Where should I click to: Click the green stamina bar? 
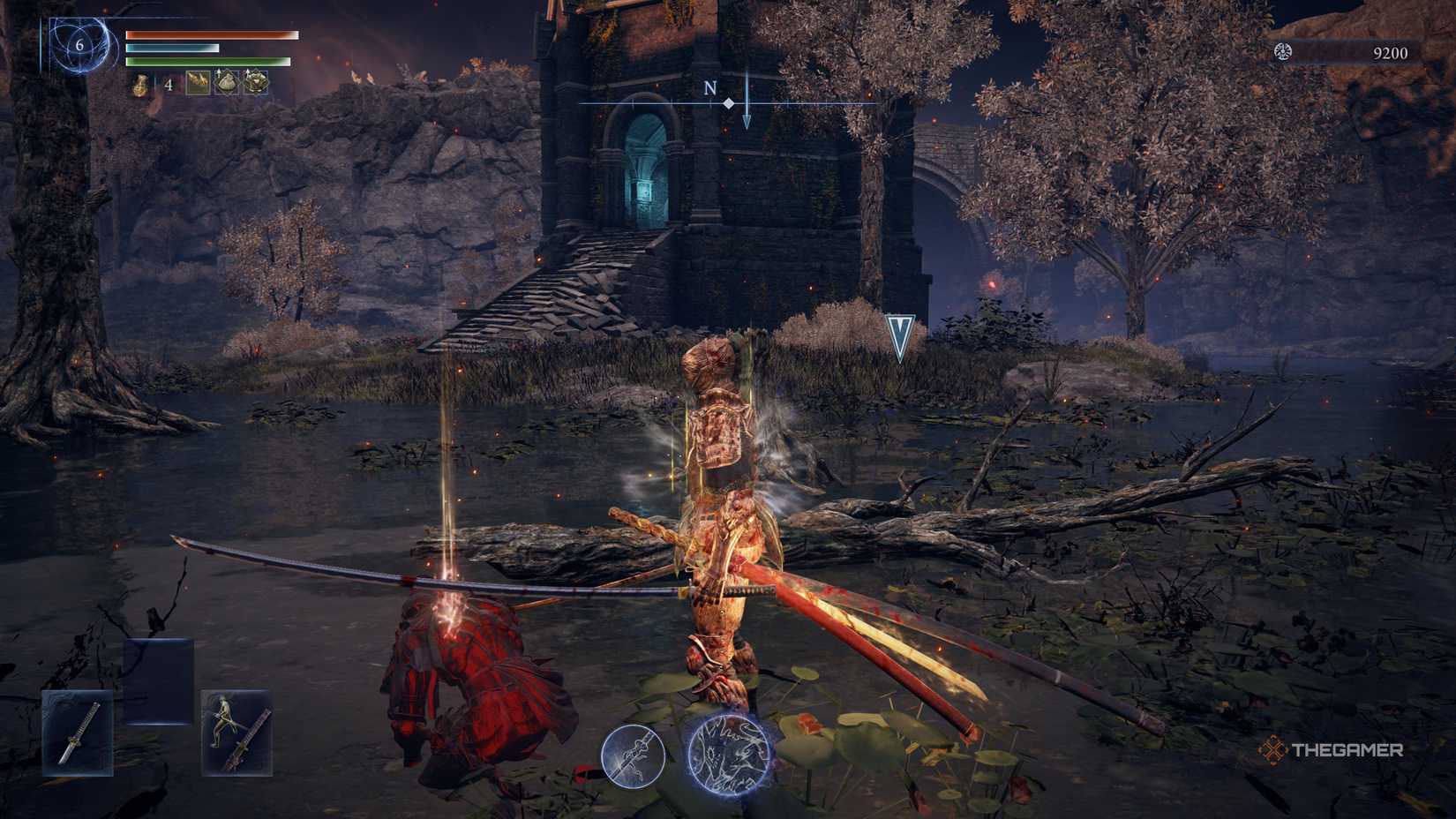(x=210, y=62)
